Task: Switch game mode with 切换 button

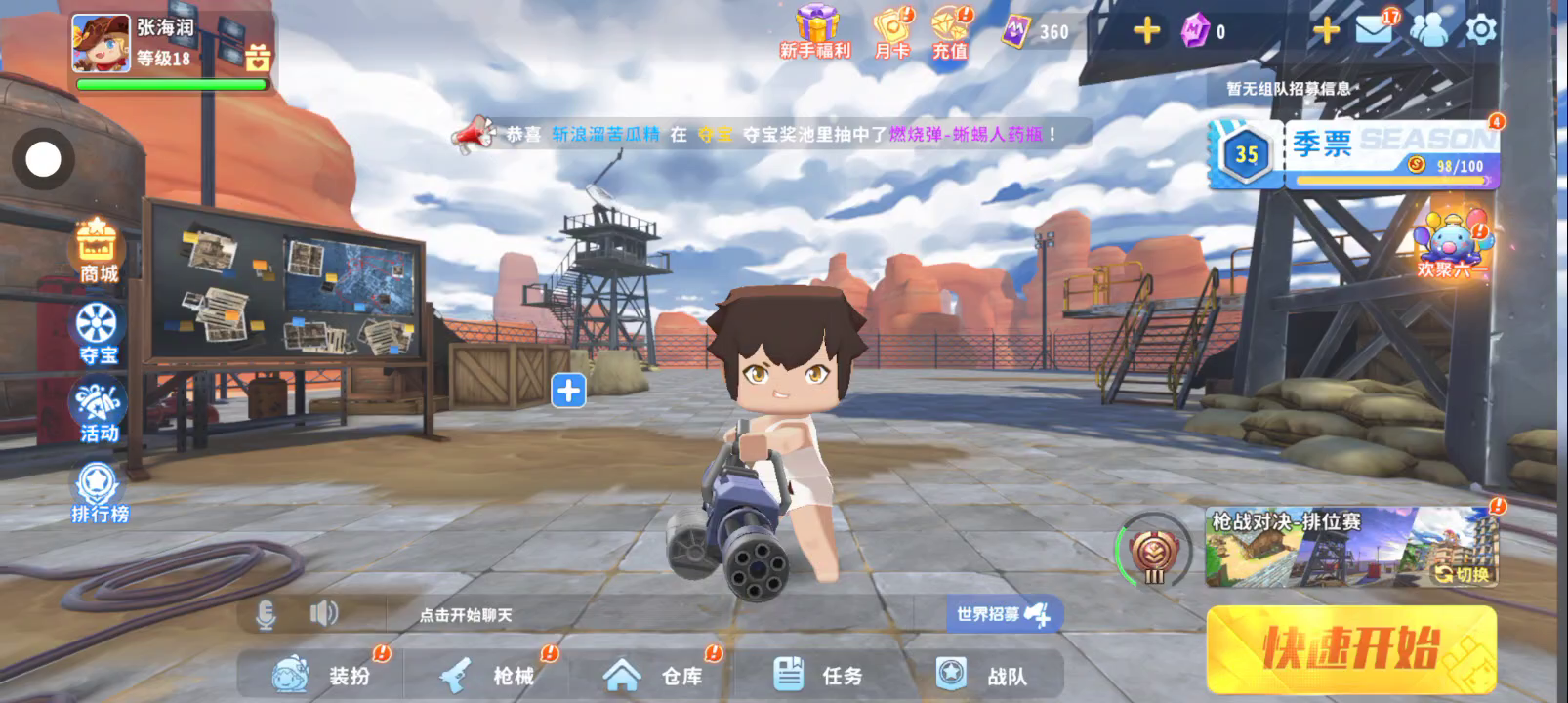Action: (1464, 574)
